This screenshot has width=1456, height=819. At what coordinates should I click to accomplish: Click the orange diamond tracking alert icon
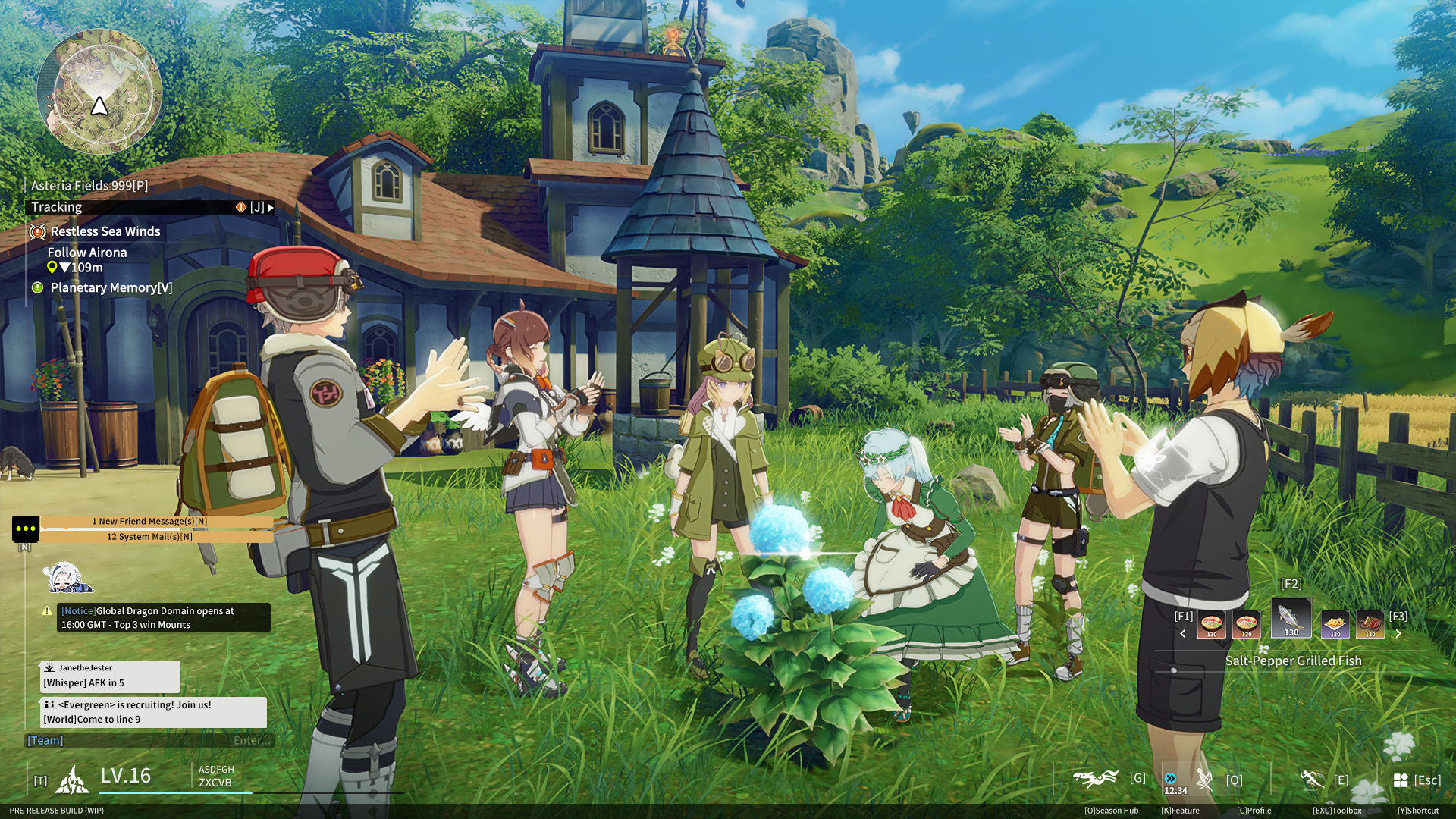240,206
